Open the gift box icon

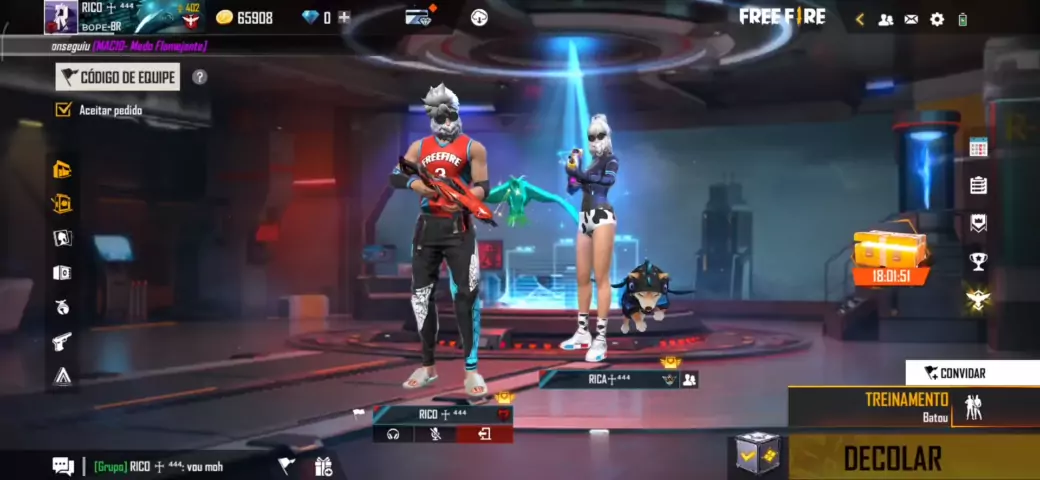323,466
